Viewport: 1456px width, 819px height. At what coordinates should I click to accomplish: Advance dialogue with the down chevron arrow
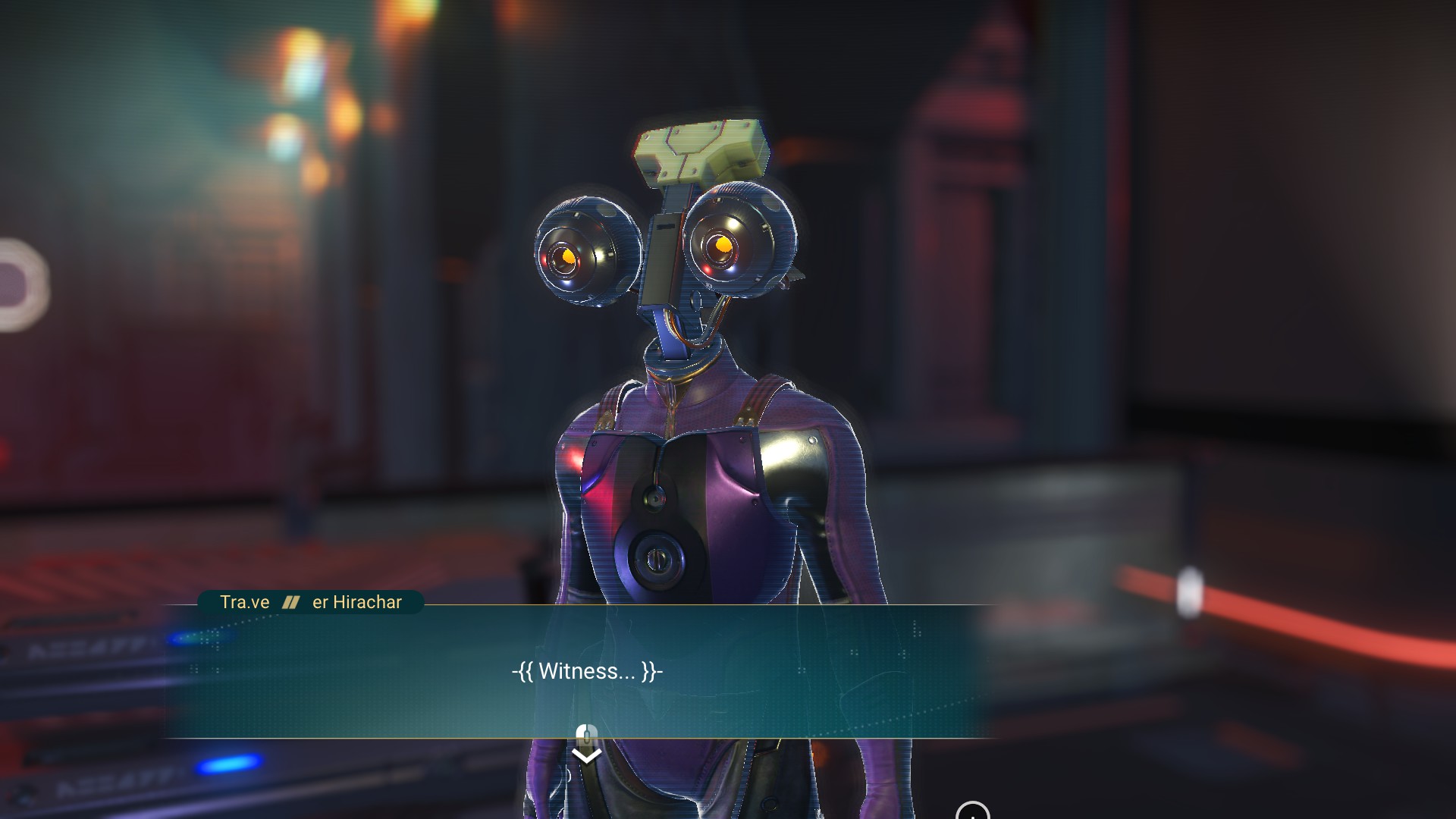[586, 755]
